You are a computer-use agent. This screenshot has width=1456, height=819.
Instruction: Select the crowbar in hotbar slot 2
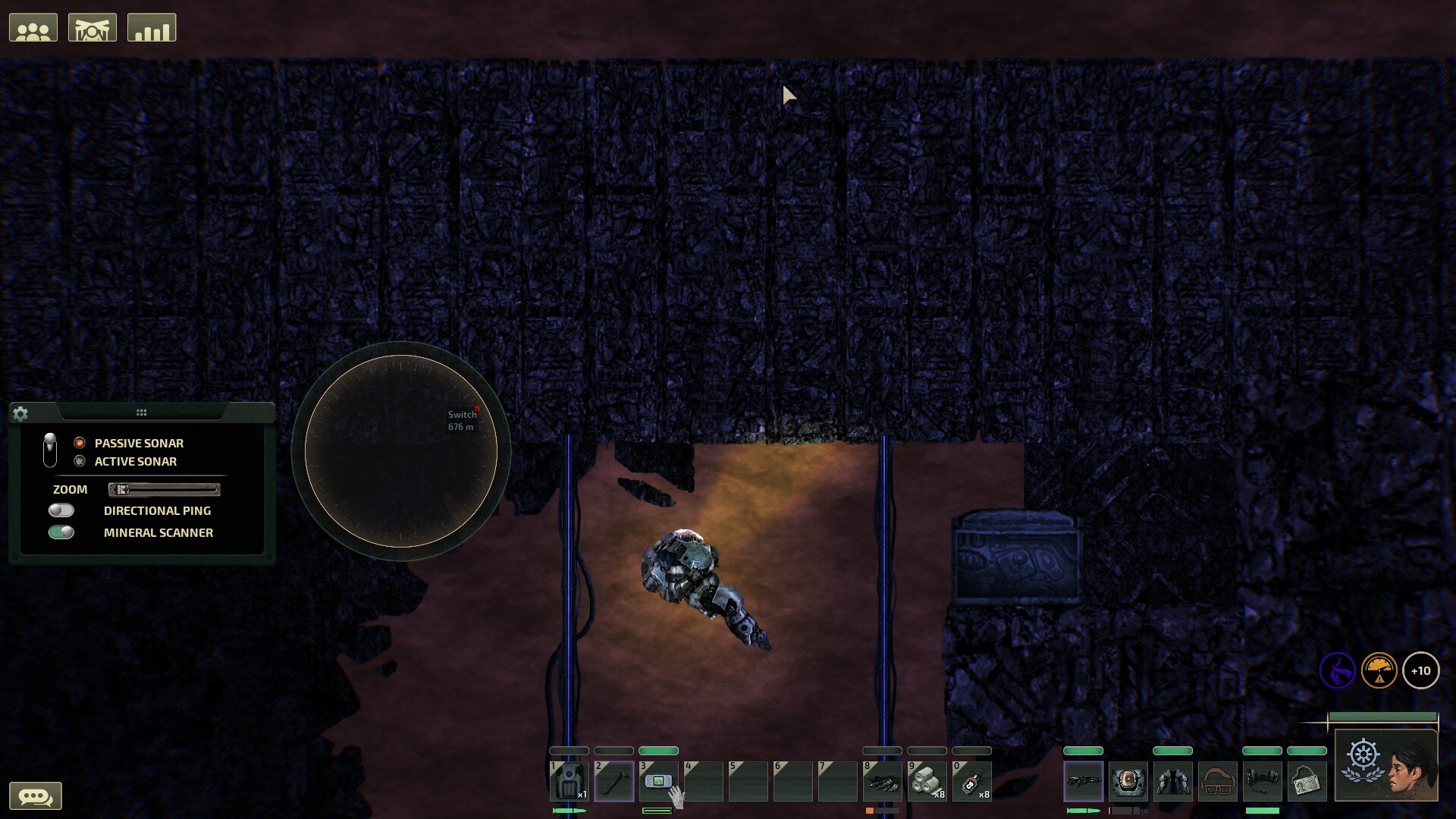(x=614, y=781)
